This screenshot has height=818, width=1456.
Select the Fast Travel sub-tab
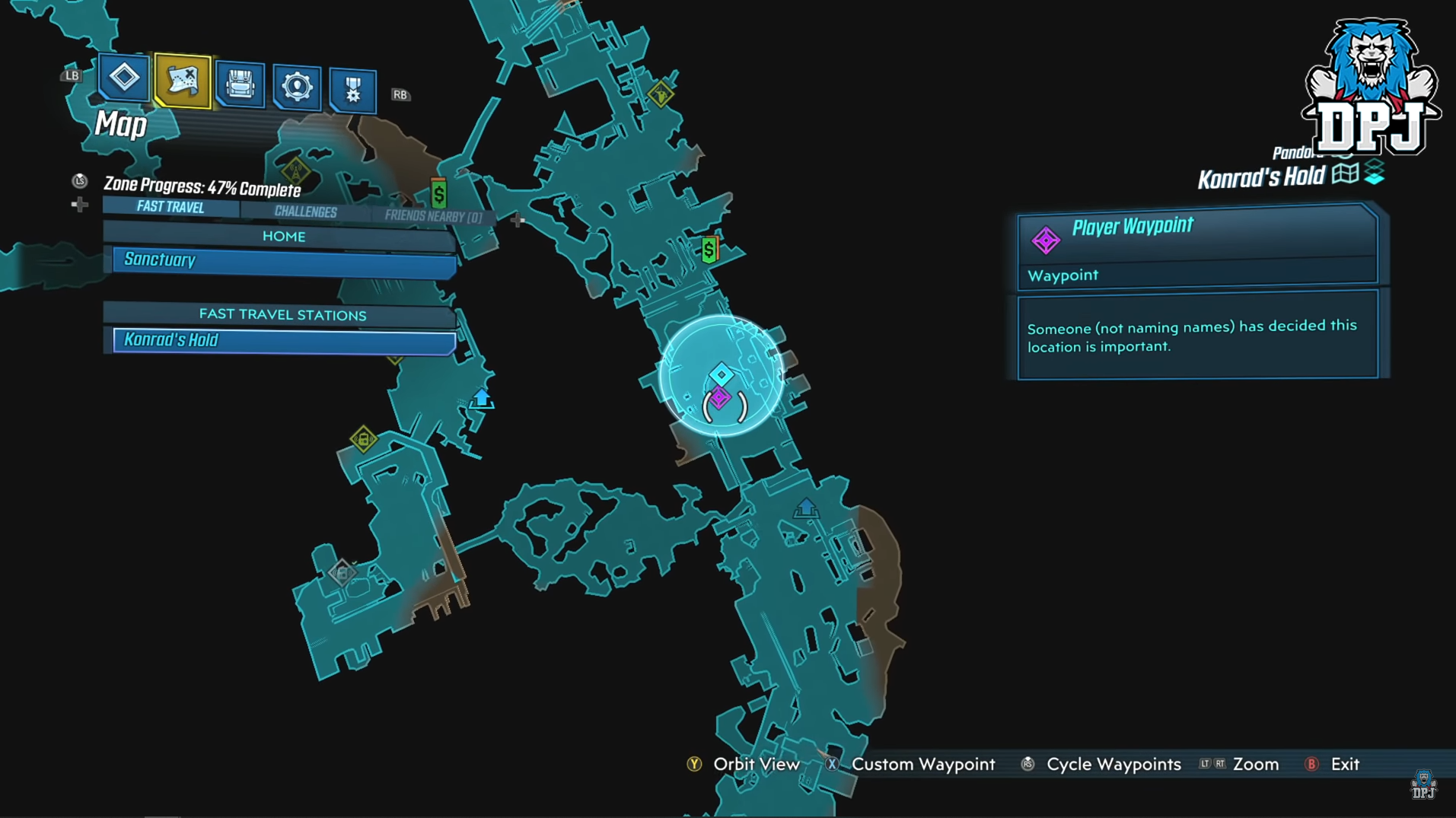tap(170, 207)
